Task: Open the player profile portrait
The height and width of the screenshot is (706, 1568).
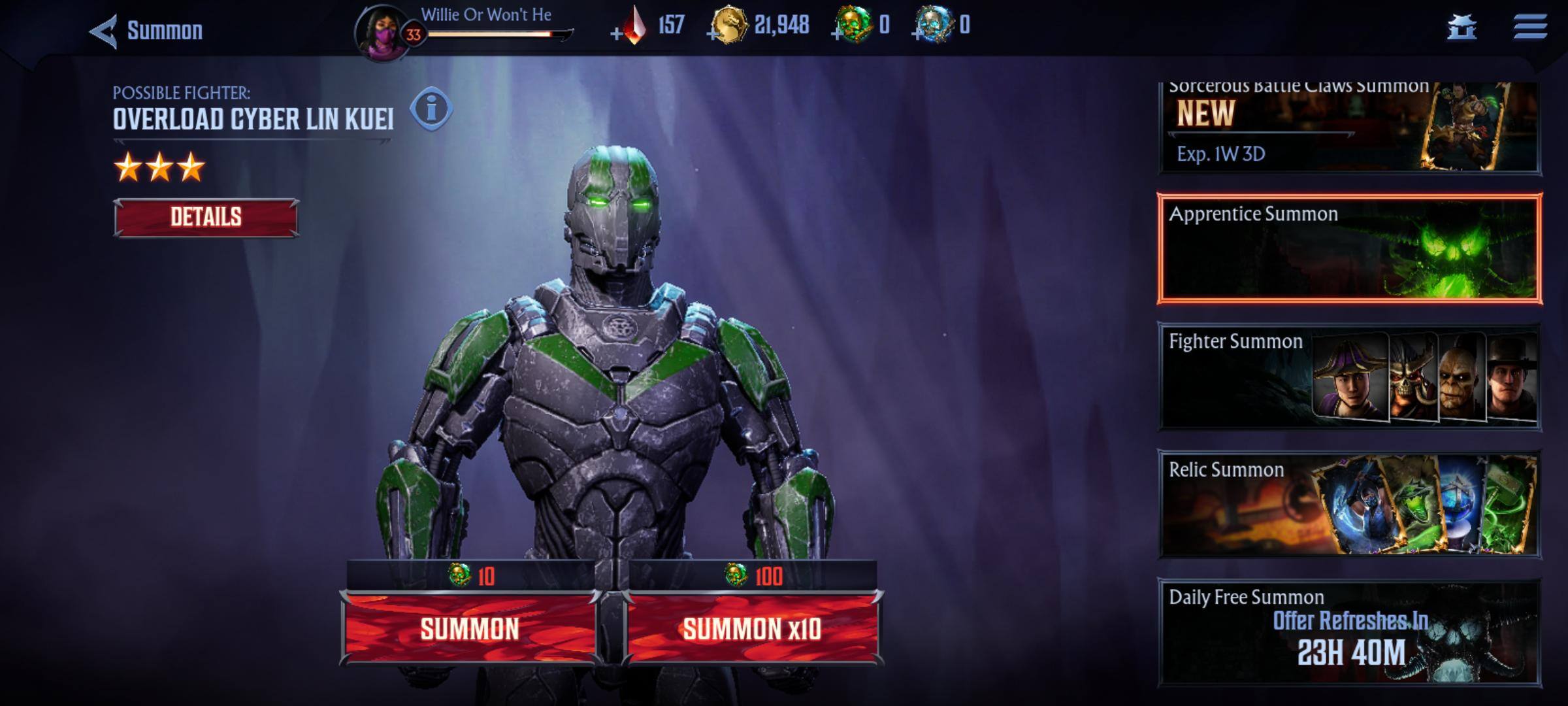Action: point(382,34)
